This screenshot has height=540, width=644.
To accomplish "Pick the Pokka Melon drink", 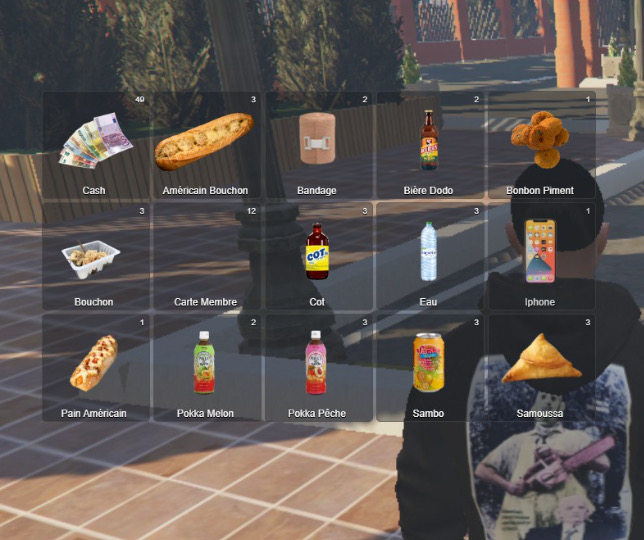I will [x=205, y=368].
